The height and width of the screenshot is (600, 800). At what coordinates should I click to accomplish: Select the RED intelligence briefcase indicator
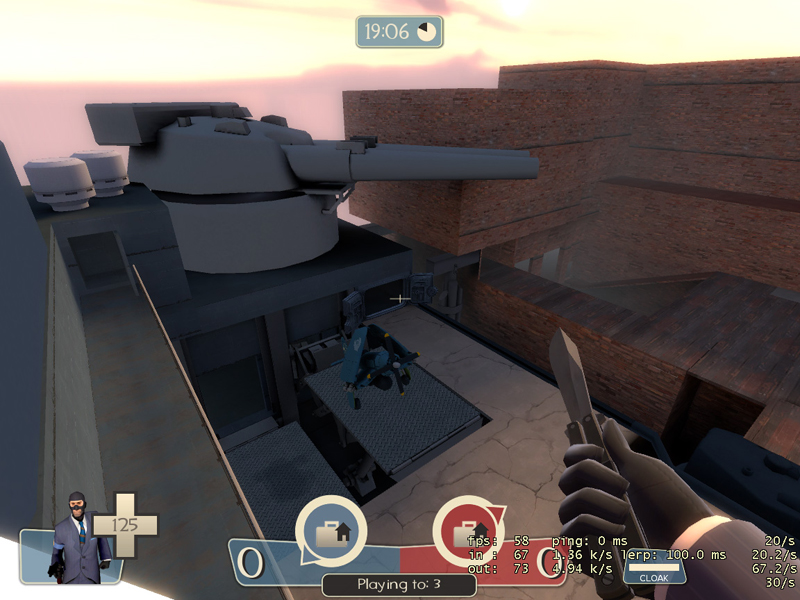(469, 532)
